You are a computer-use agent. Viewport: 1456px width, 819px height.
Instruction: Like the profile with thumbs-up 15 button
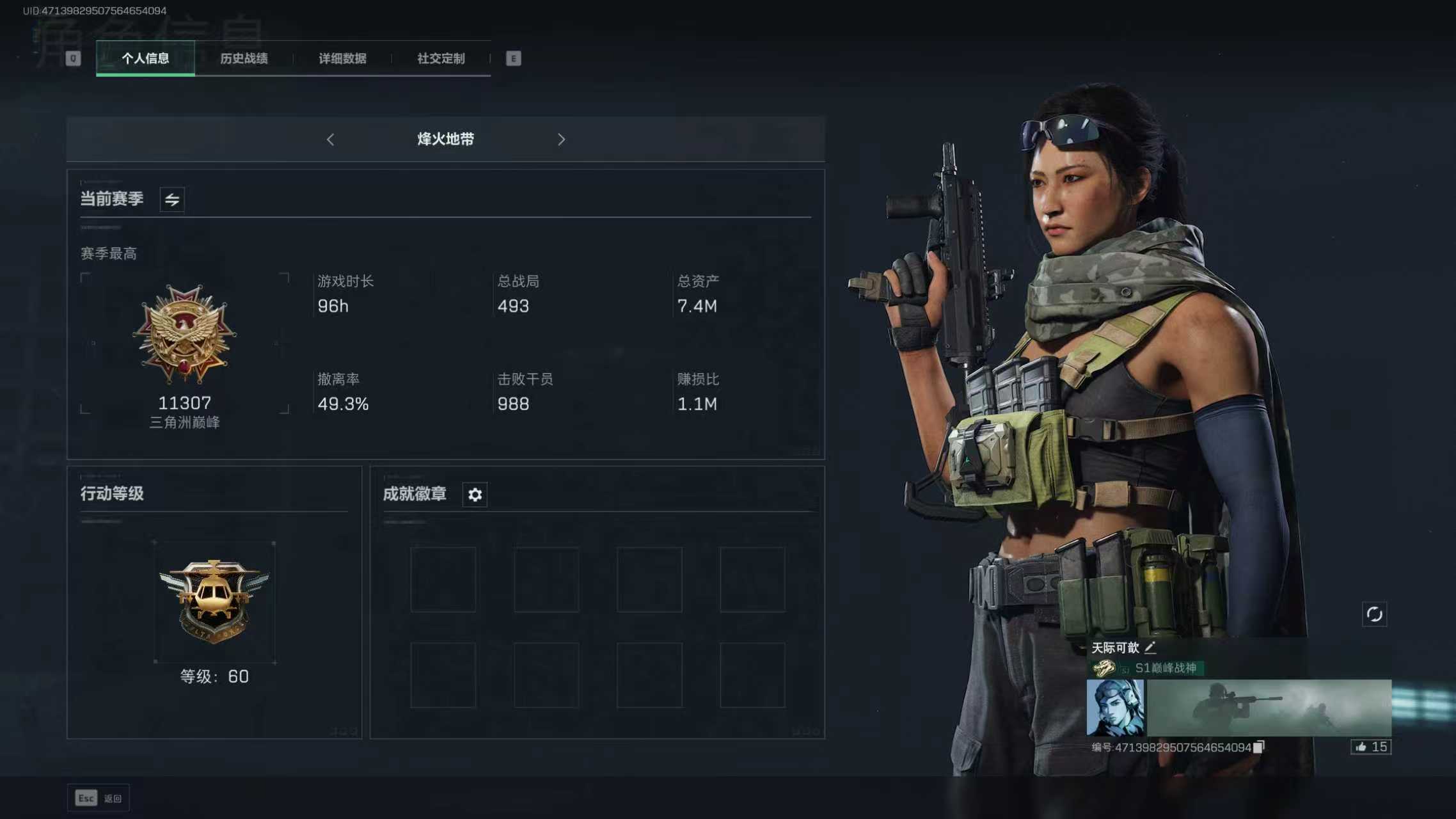coord(1370,747)
